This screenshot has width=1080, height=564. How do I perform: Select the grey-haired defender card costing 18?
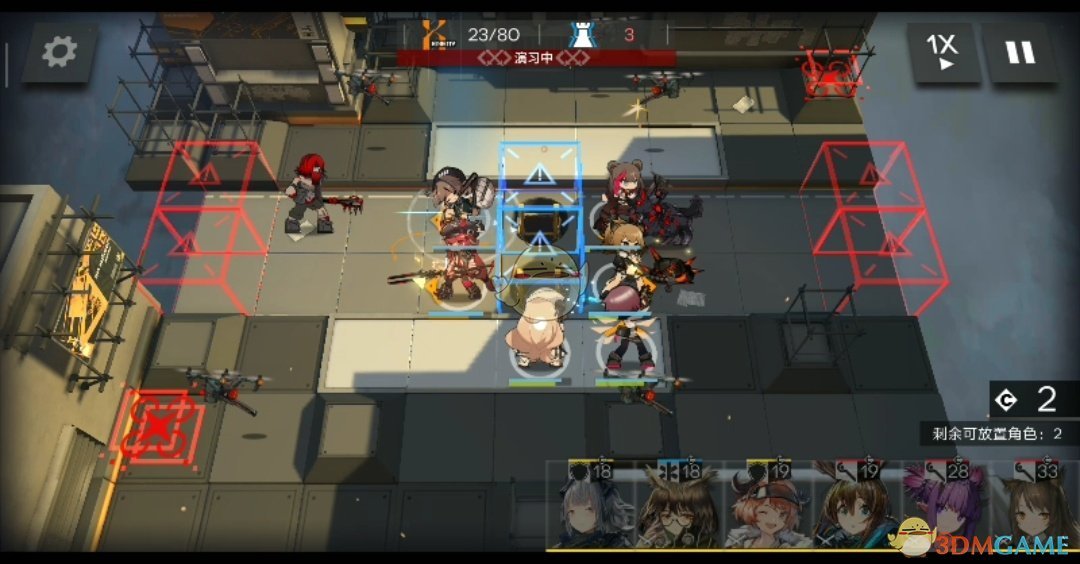592,510
